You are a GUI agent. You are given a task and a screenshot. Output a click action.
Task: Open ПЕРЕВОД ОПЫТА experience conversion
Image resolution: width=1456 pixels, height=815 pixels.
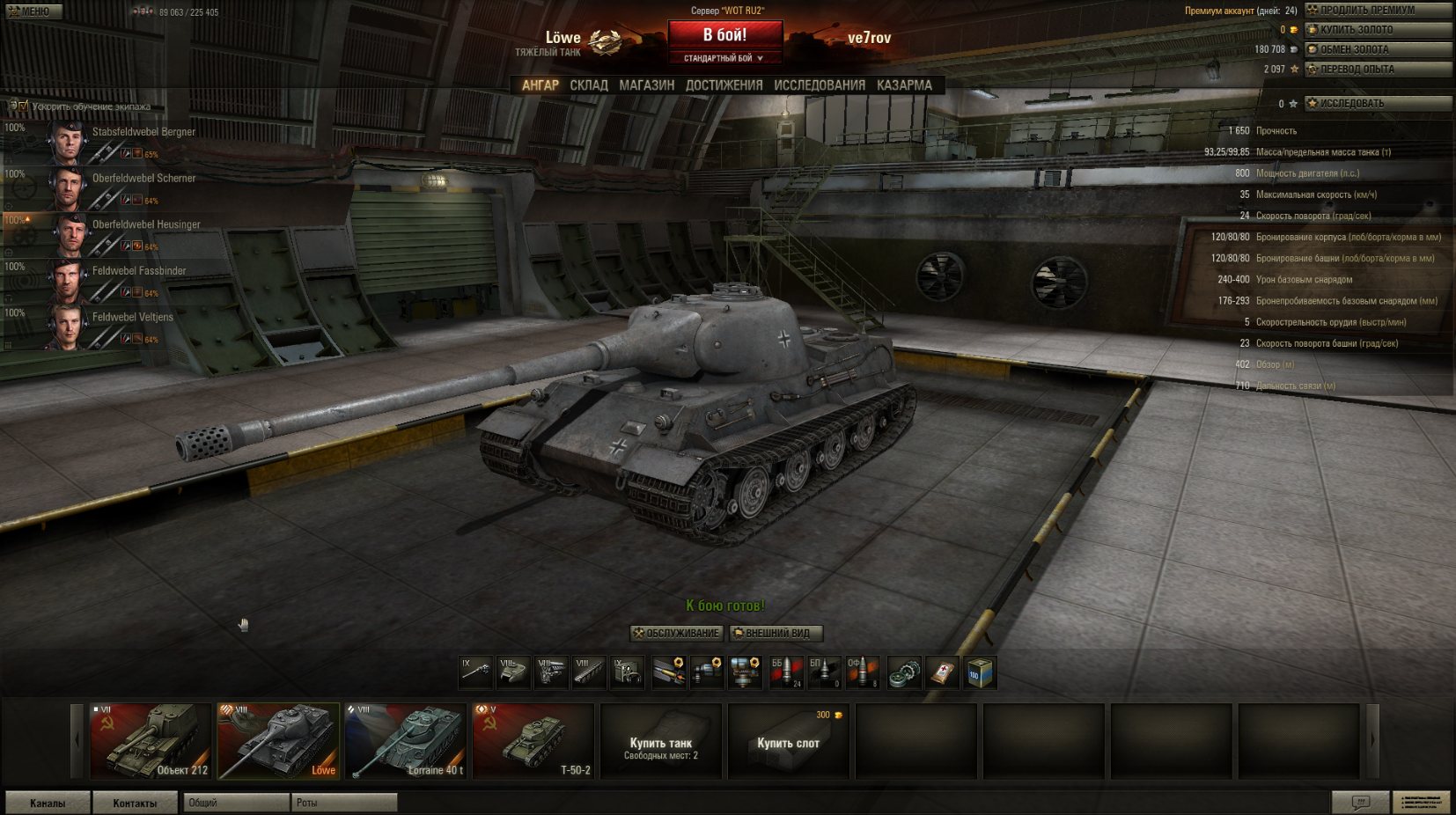click(x=1377, y=69)
